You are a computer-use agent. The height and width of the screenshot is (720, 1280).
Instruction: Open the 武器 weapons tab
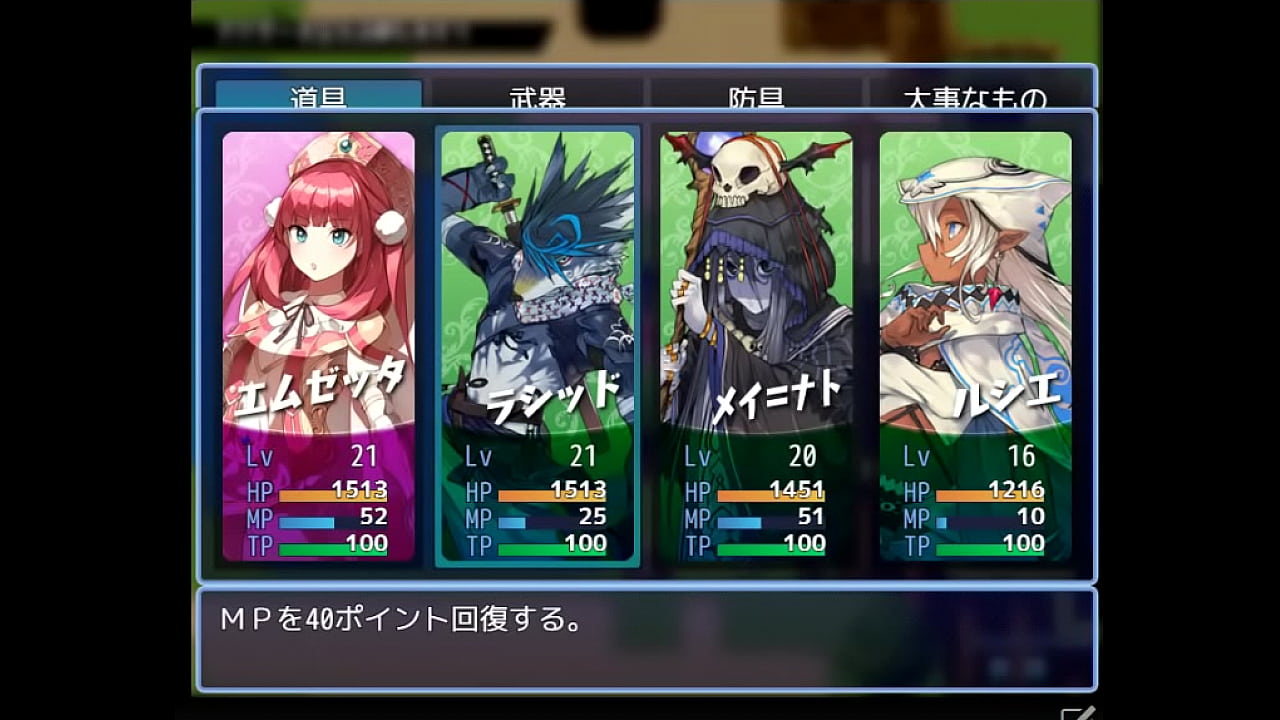537,96
